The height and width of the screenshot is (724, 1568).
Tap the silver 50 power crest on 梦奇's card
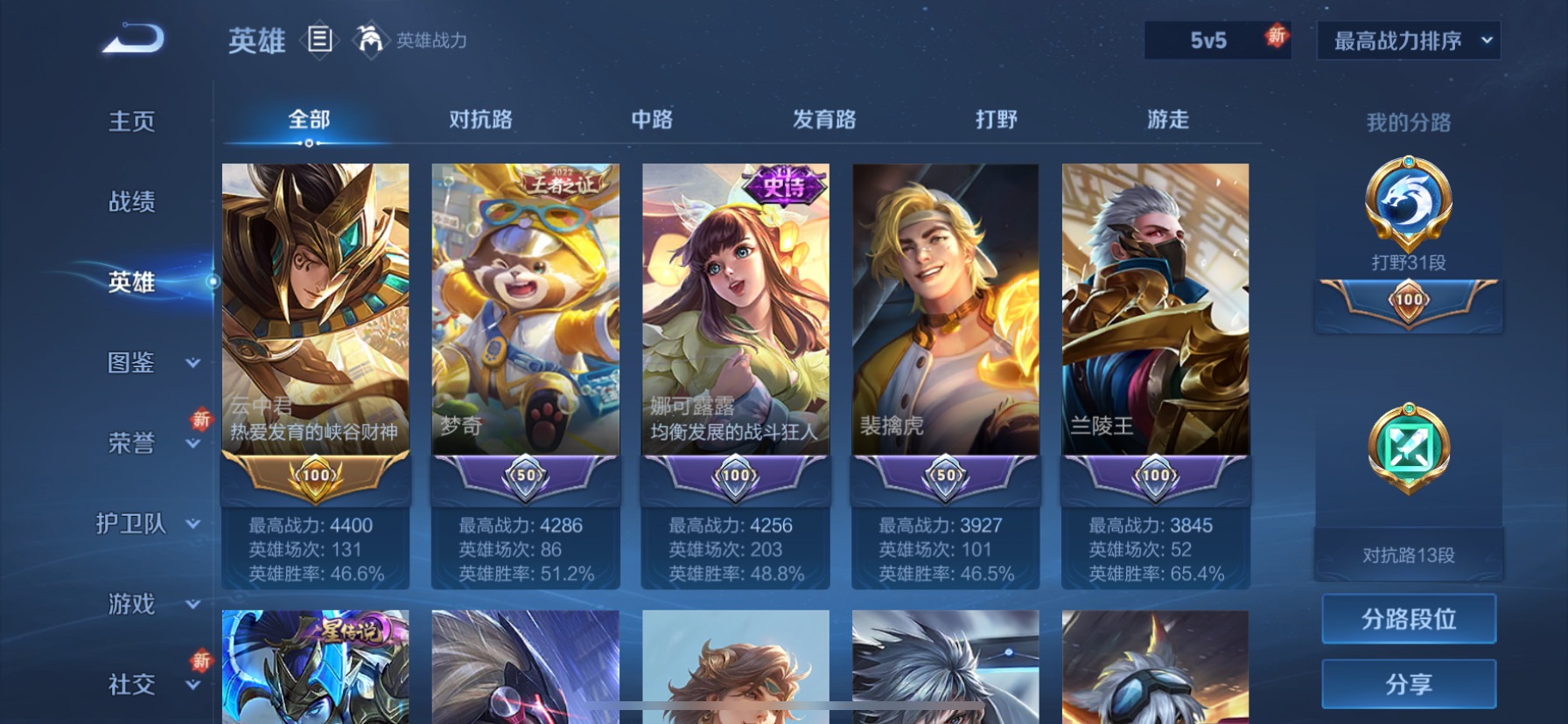tap(525, 477)
